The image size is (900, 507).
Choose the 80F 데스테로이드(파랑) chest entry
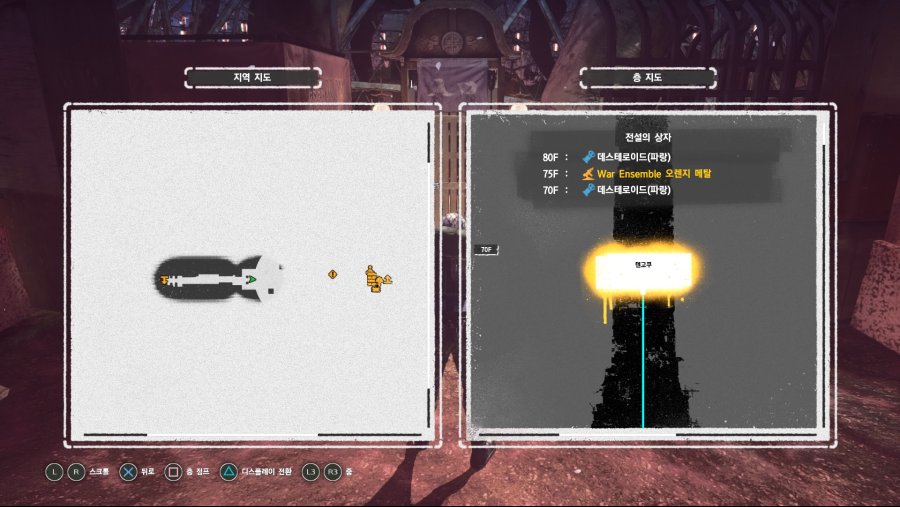point(633,157)
